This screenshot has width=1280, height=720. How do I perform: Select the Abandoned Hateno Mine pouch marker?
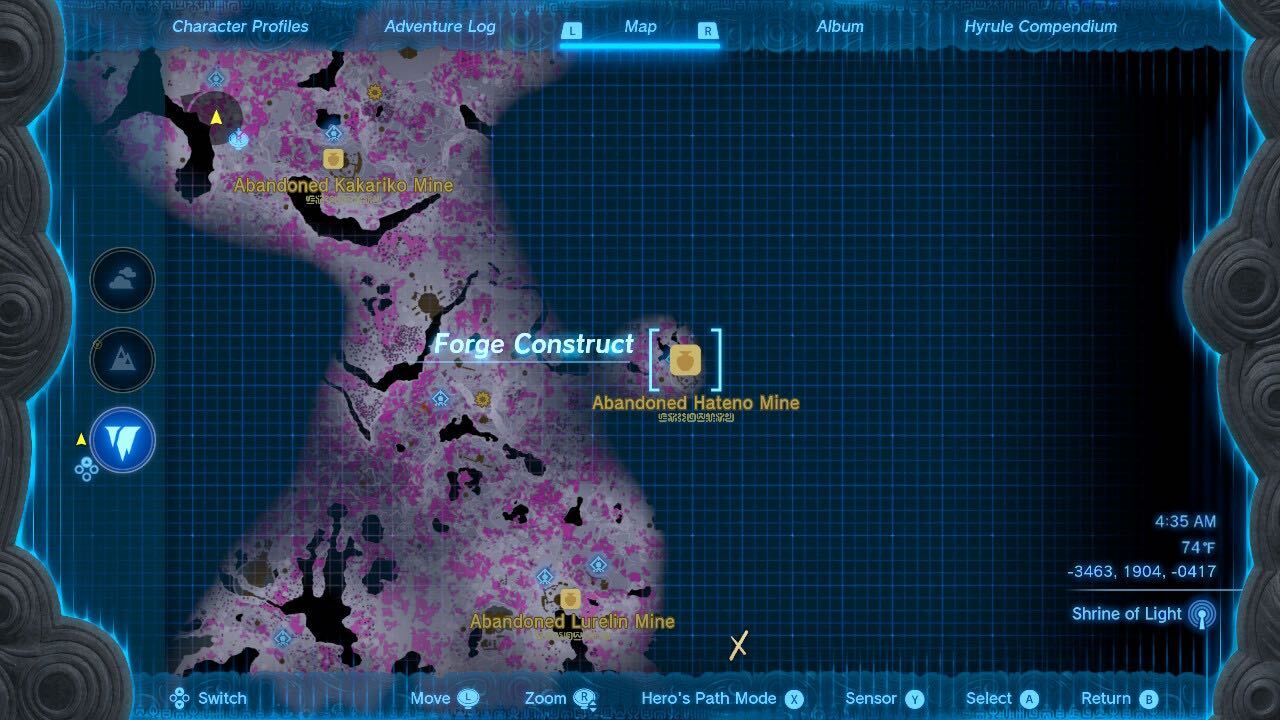pyautogui.click(x=687, y=360)
